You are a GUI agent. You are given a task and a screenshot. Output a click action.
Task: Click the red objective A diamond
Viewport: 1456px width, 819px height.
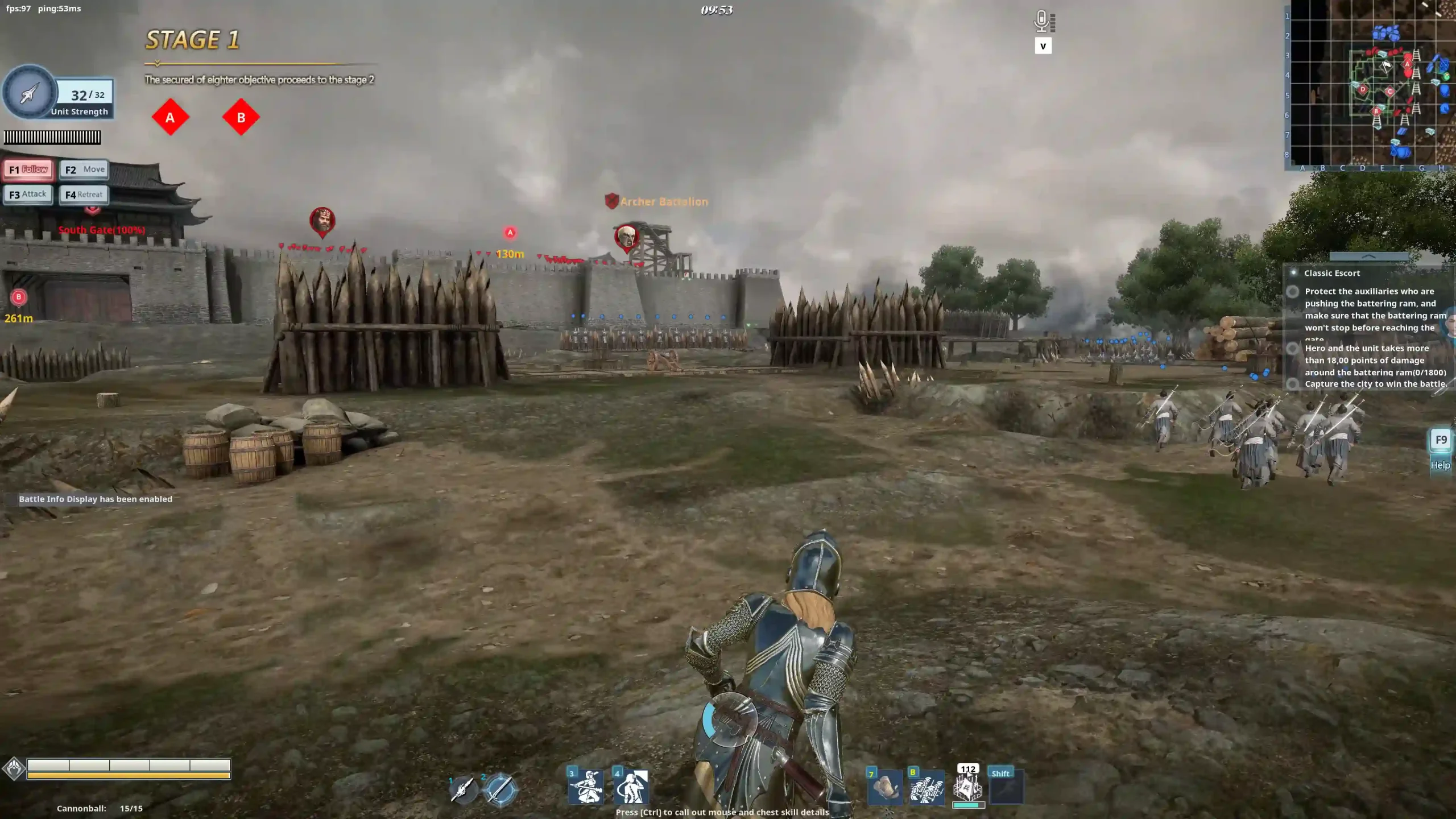pyautogui.click(x=170, y=118)
